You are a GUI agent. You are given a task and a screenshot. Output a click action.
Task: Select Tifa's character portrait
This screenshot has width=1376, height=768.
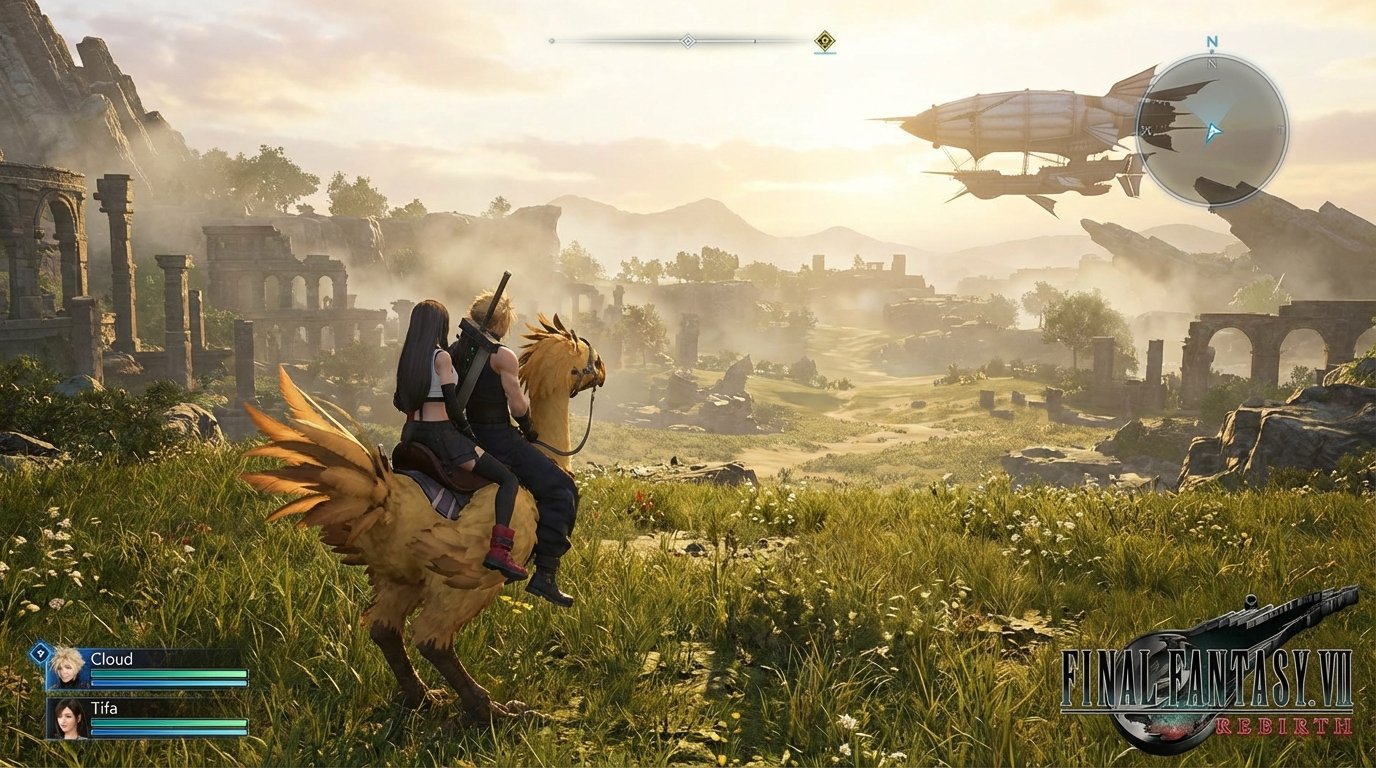67,717
